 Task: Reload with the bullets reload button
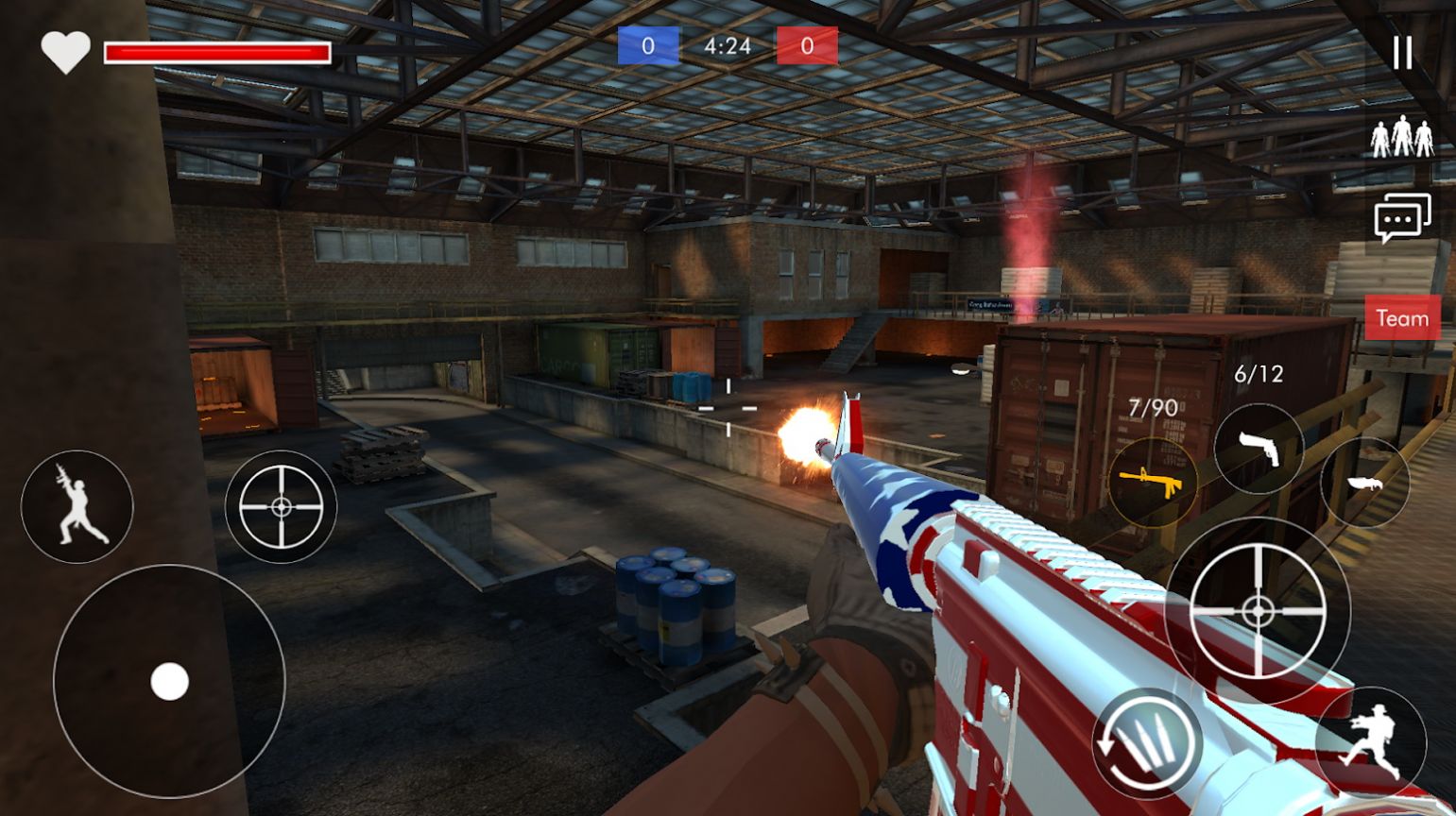pos(1147,743)
